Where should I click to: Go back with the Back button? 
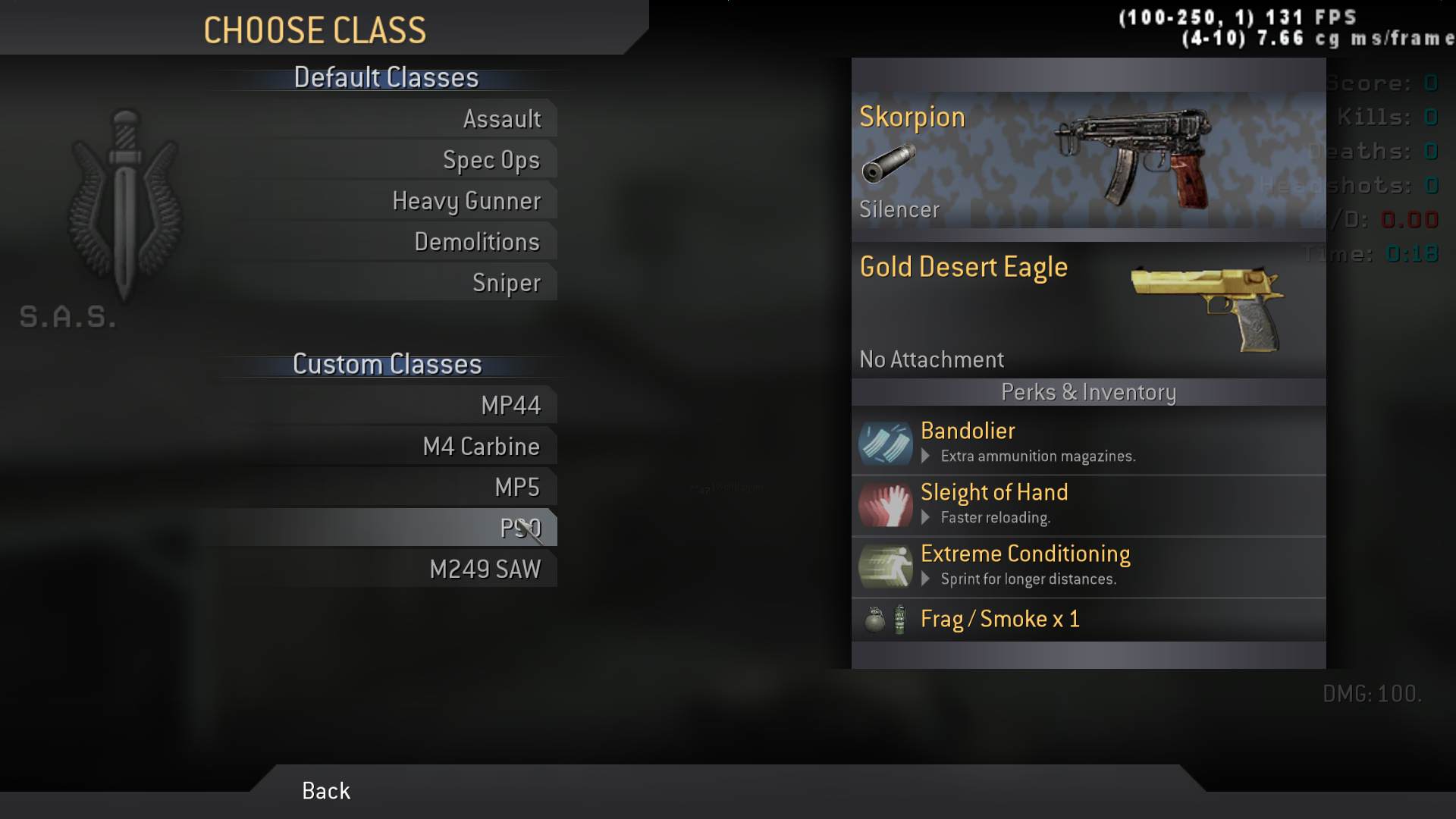(x=326, y=791)
